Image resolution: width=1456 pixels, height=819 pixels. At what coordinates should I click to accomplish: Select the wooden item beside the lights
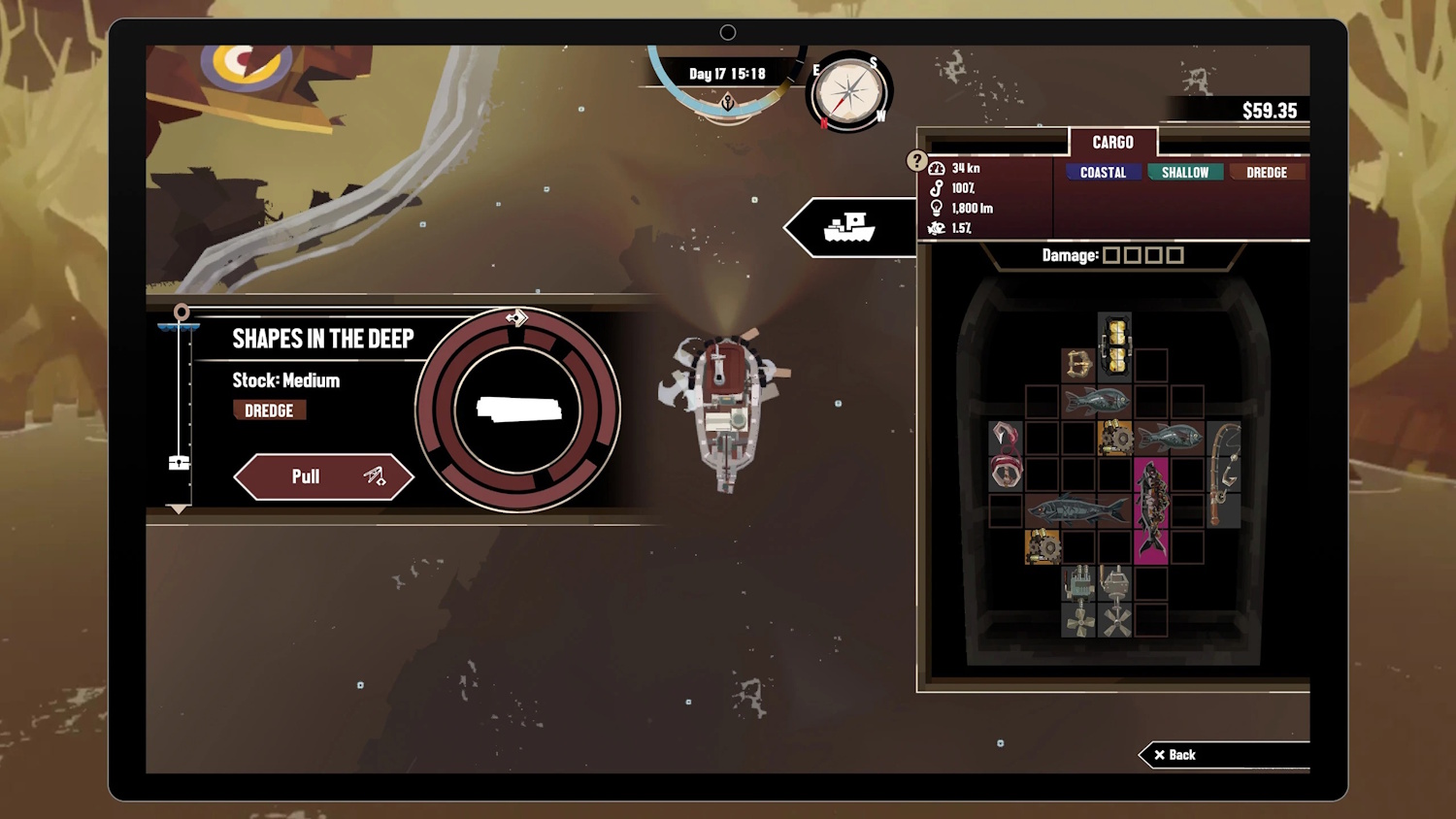click(x=1078, y=365)
